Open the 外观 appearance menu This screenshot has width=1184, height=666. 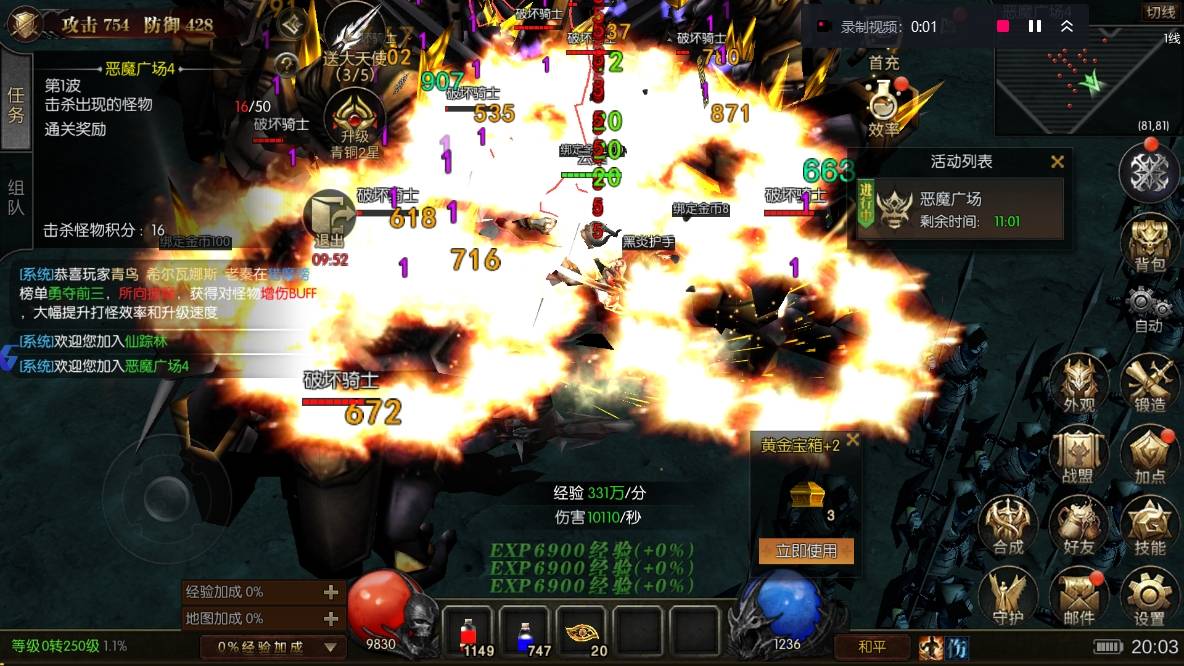[1079, 382]
